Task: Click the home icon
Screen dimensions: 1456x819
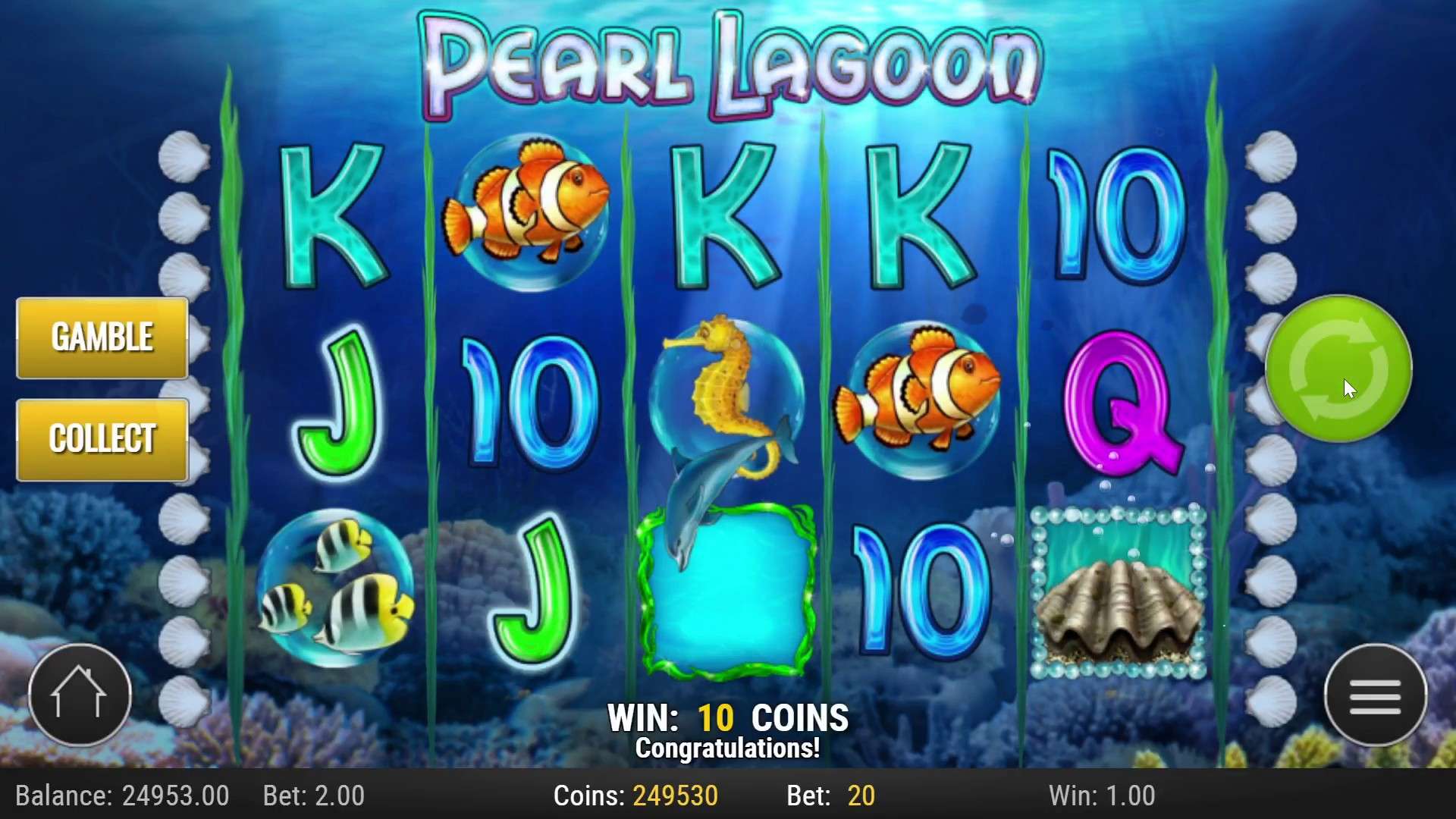Action: pos(78,695)
